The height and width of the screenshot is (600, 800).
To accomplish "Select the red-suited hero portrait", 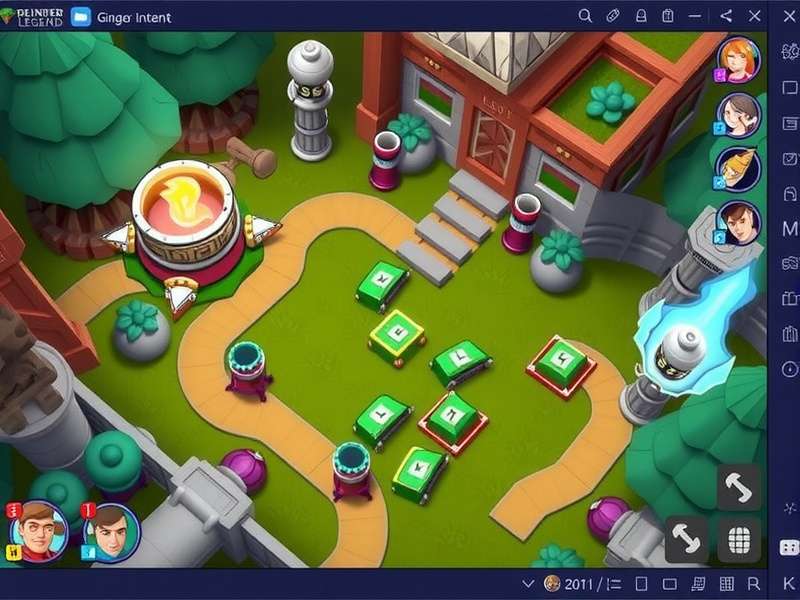I will pyautogui.click(x=40, y=530).
